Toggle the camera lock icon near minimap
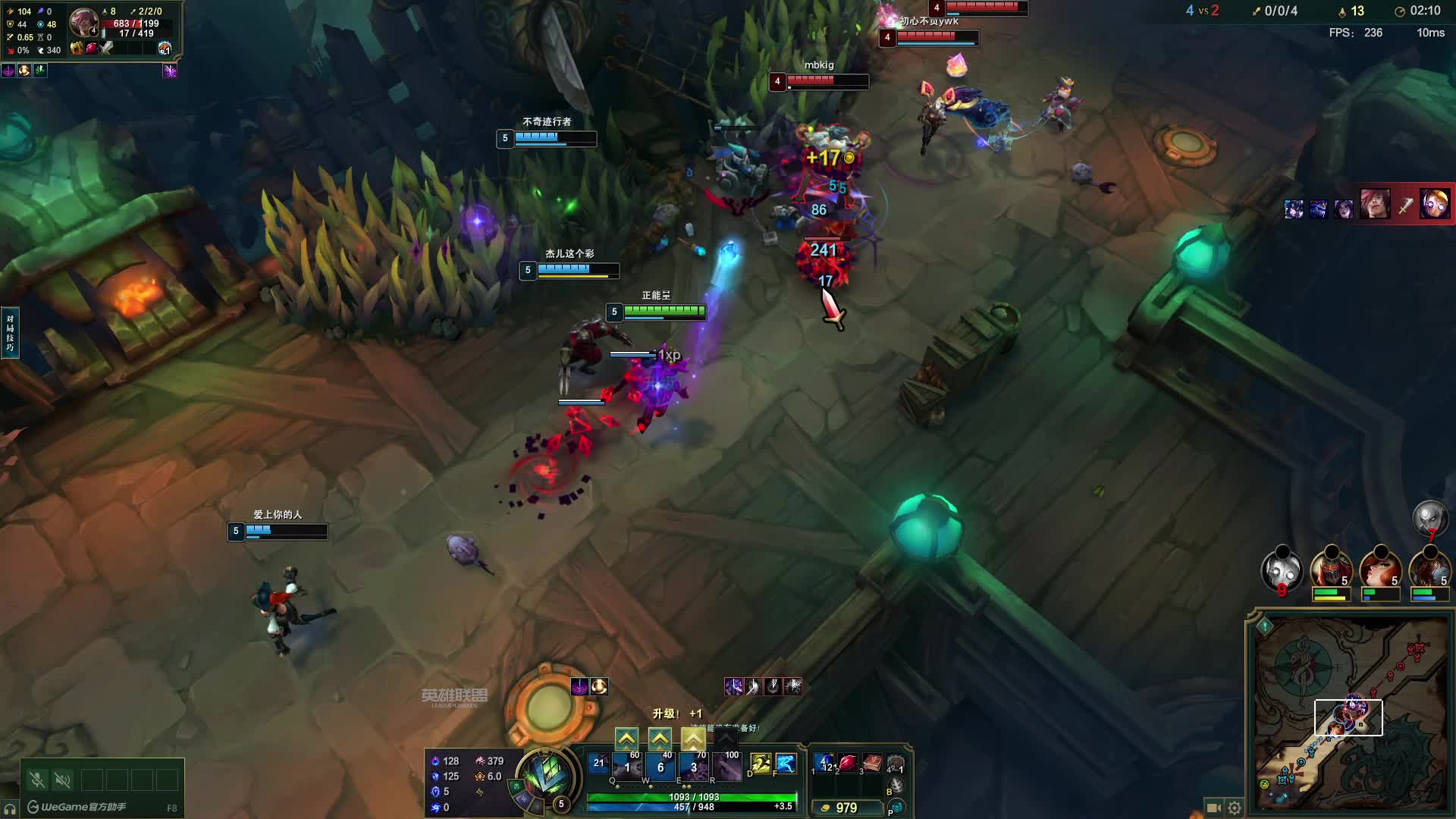The width and height of the screenshot is (1456, 819). [x=1213, y=808]
